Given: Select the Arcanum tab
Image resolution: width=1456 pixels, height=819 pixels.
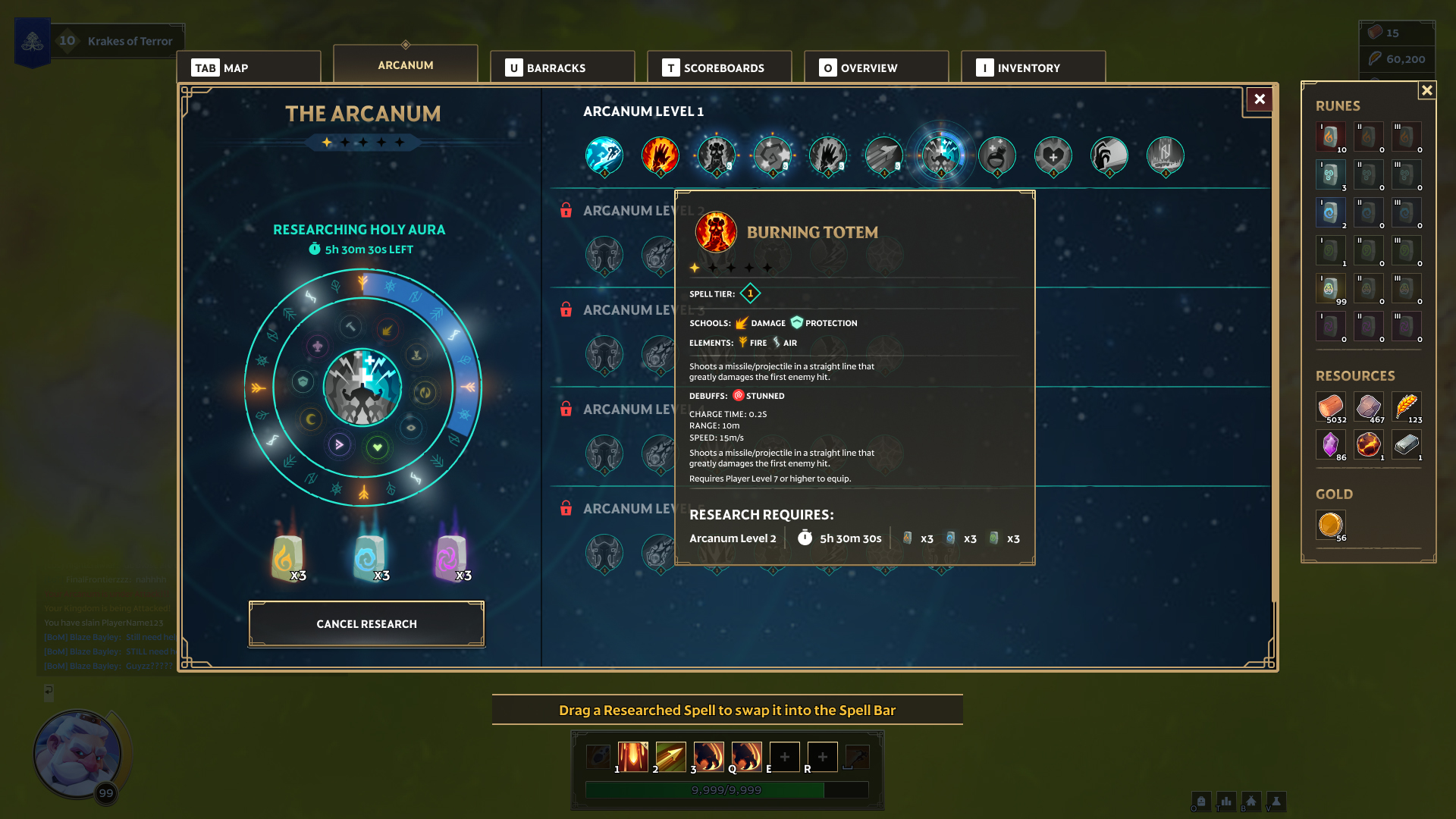Looking at the screenshot, I should click(x=406, y=65).
